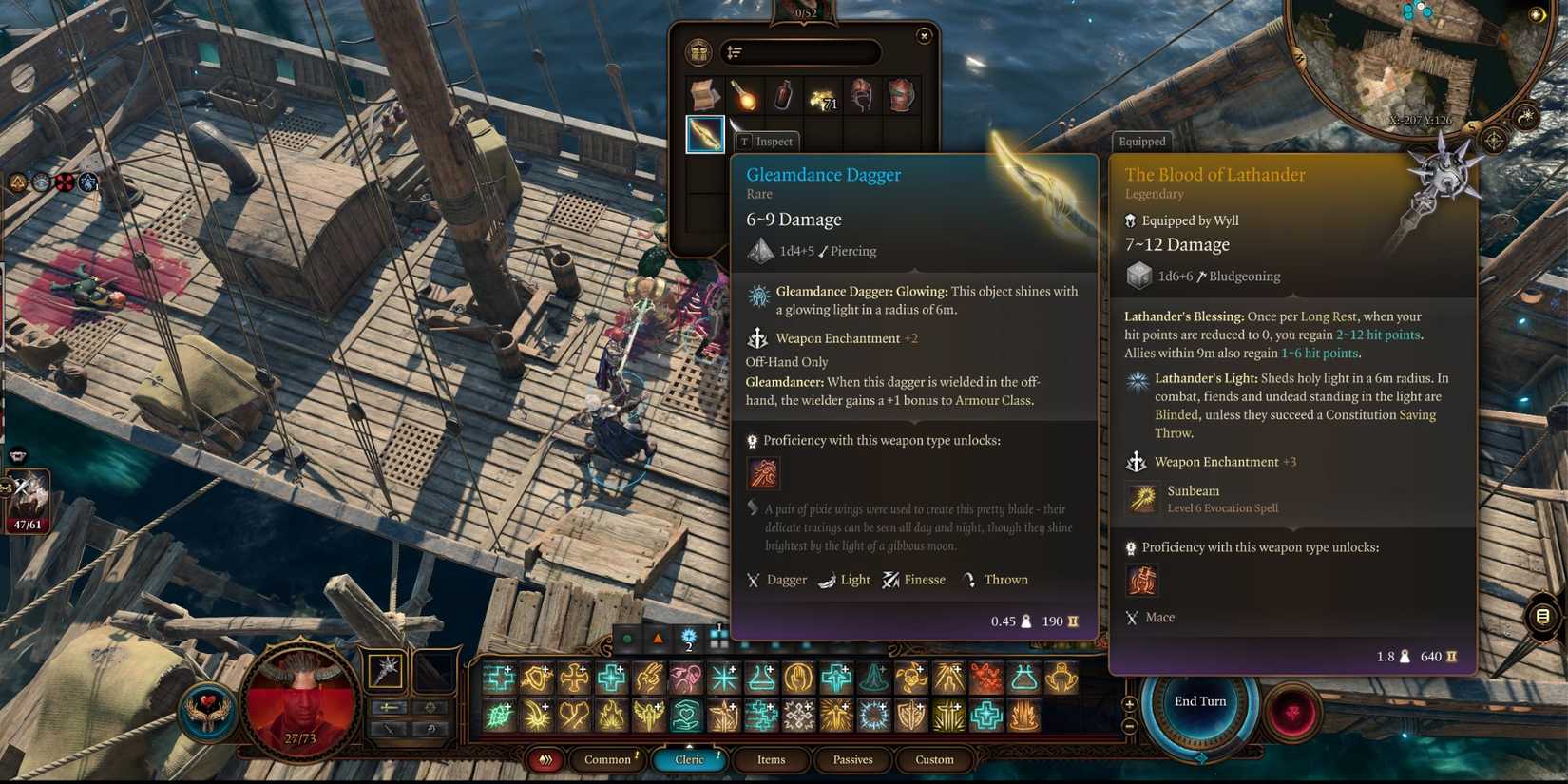
Task: Select the gold pile stack of 71 in inventory
Action: 821,95
